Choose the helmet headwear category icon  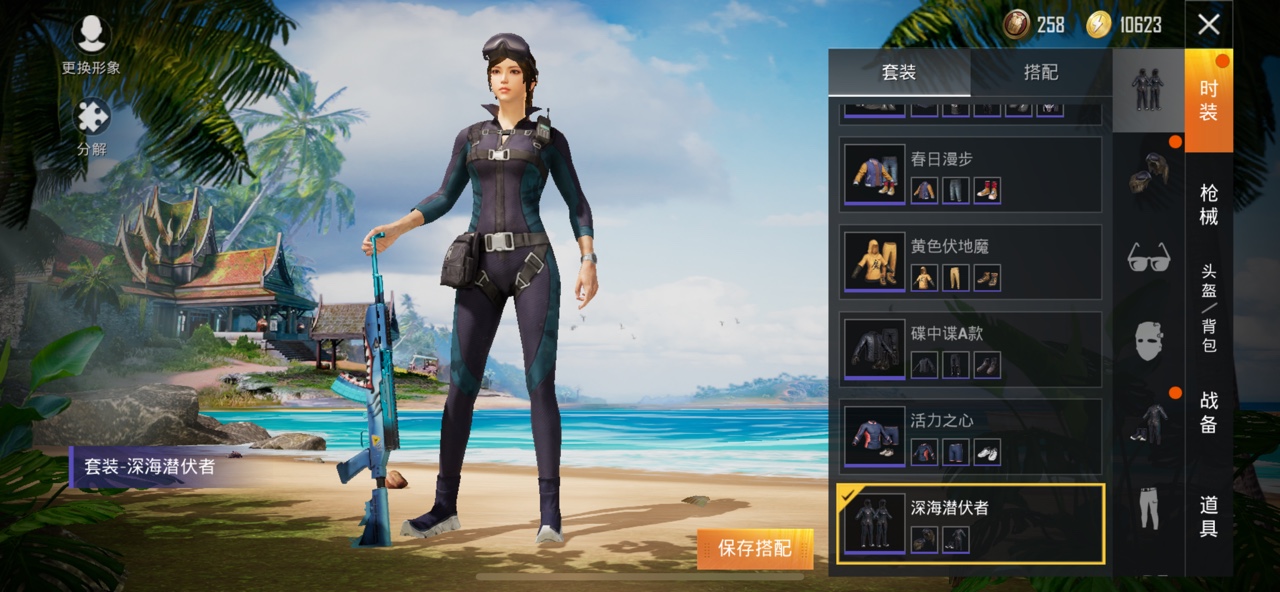point(1148,173)
